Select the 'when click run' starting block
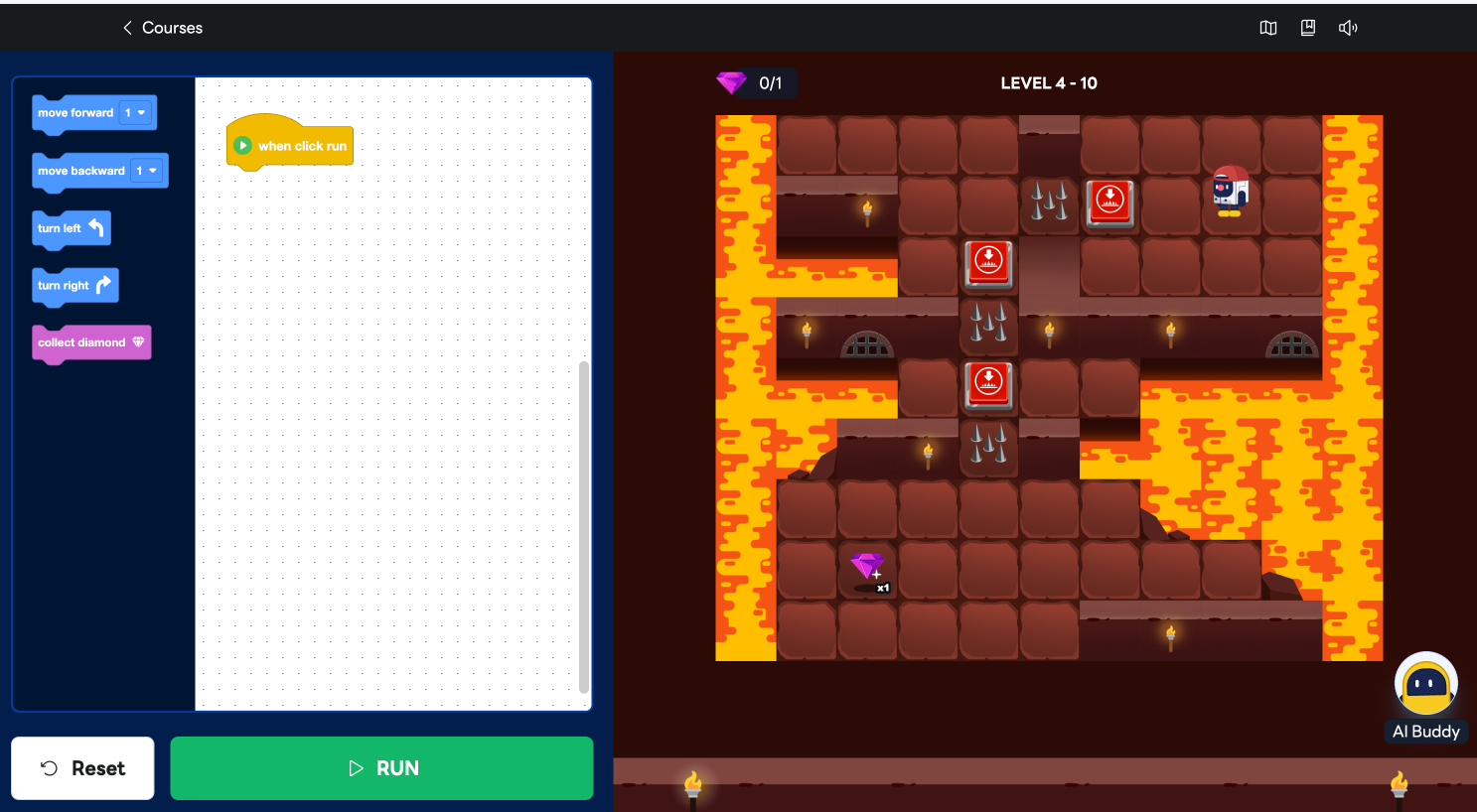Viewport: 1477px width, 812px height. (290, 146)
